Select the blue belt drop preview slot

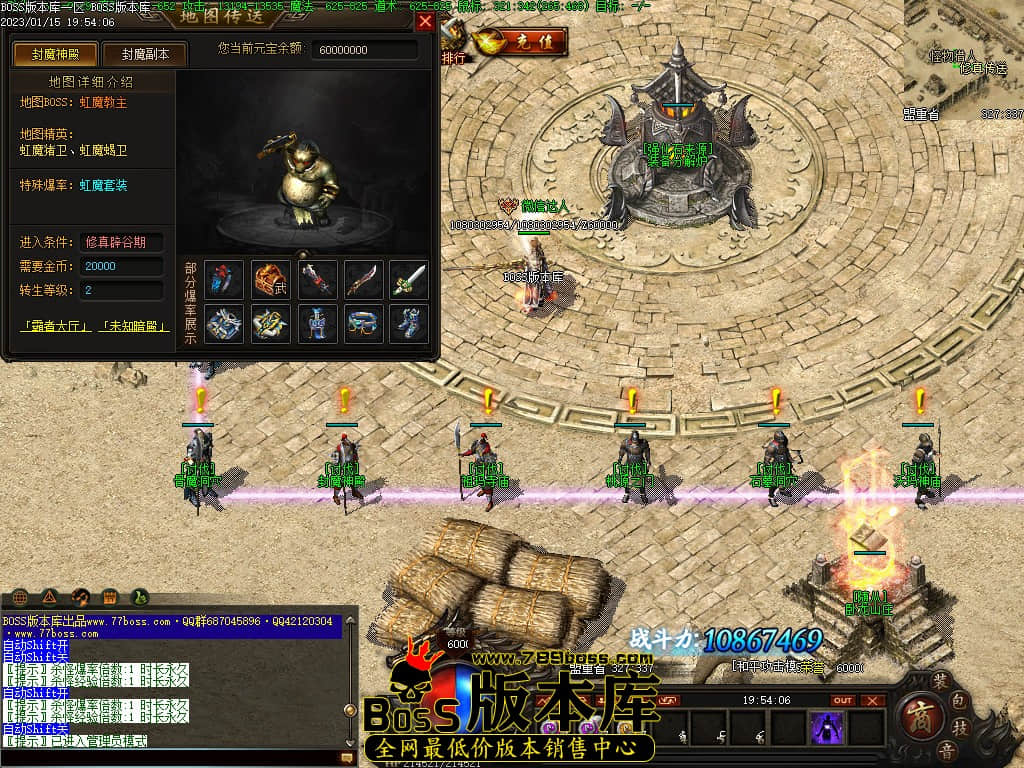pyautogui.click(x=363, y=324)
